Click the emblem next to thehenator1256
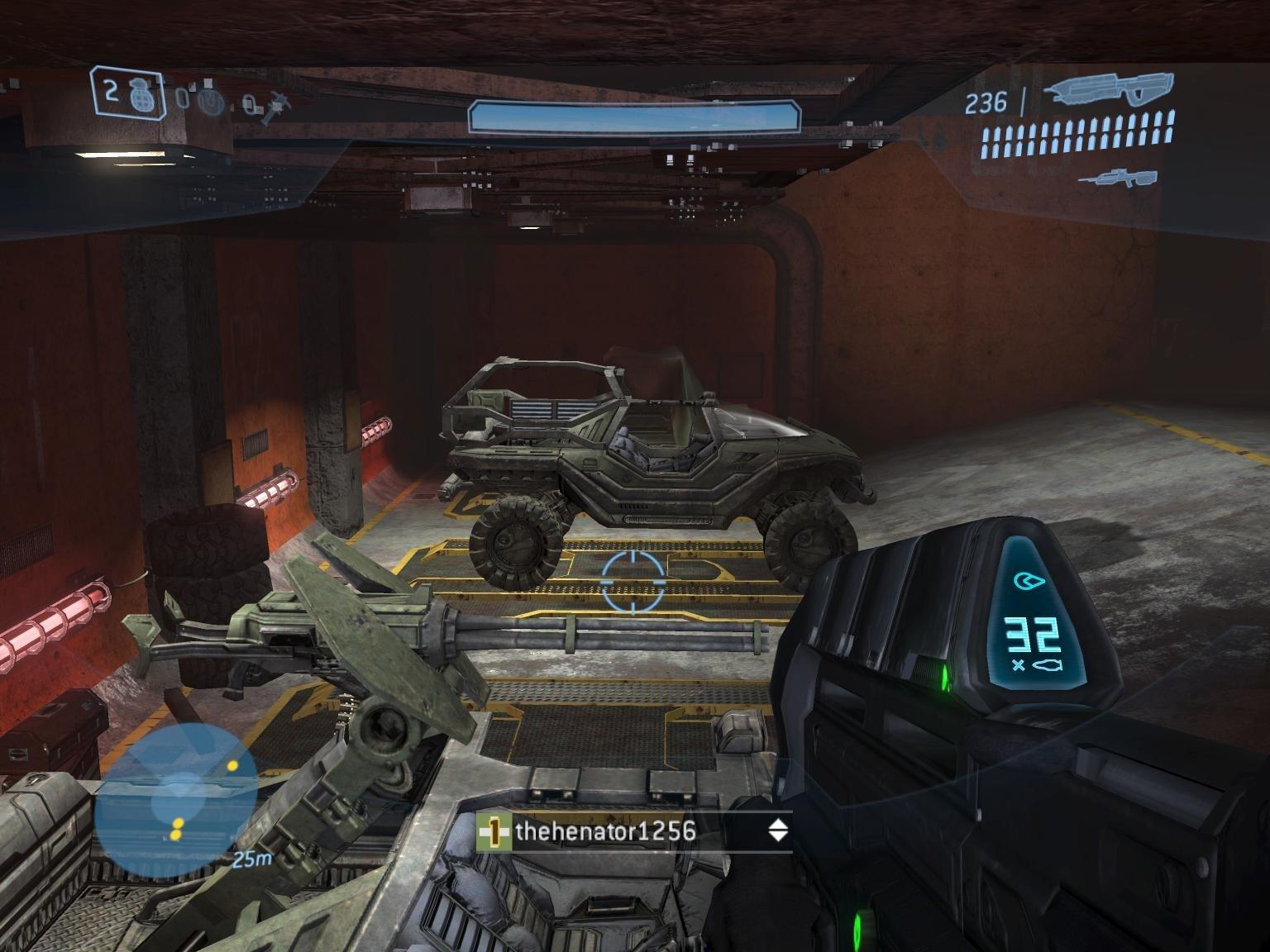Screen dimensions: 1270x952 (x=494, y=832)
